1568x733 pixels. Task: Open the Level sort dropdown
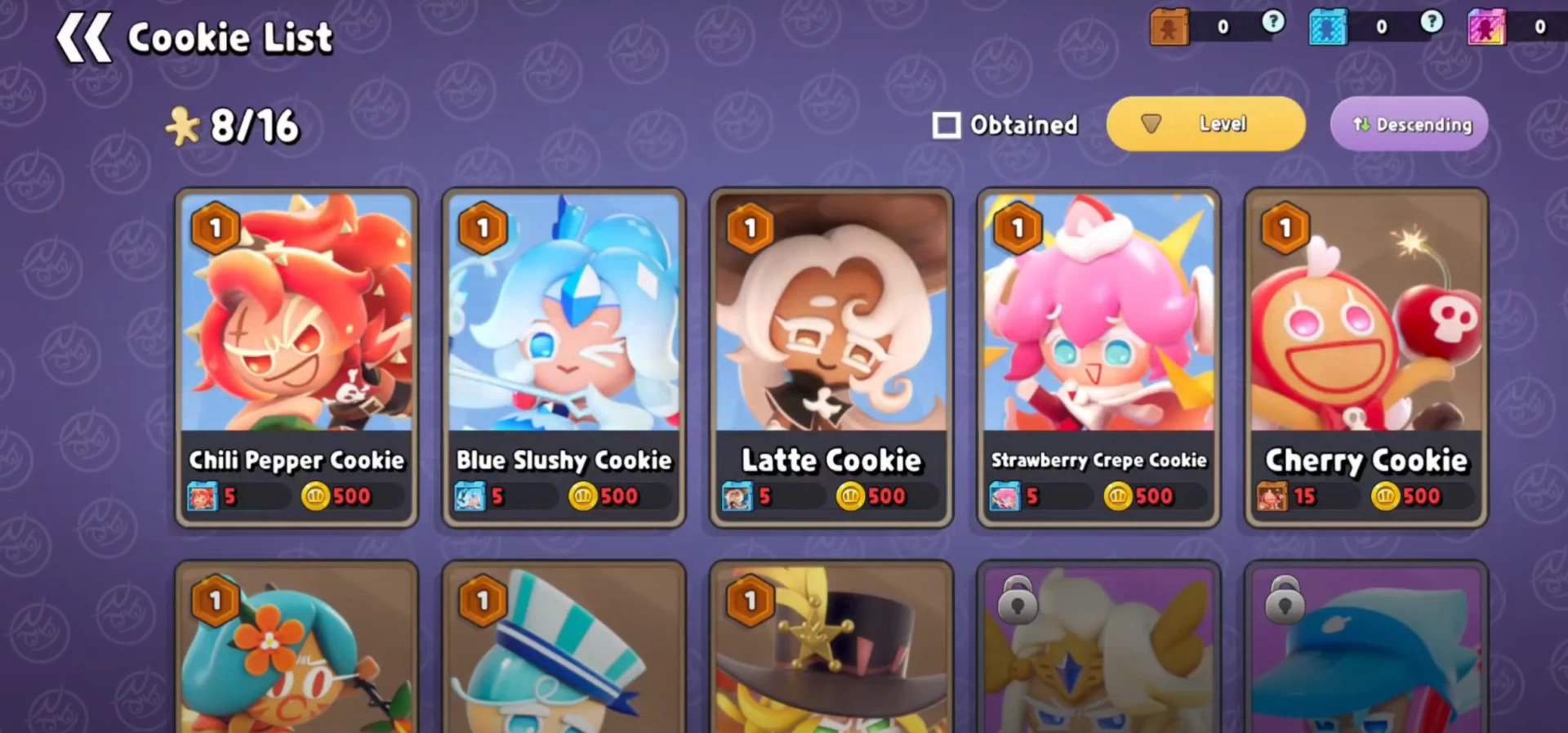coord(1205,124)
